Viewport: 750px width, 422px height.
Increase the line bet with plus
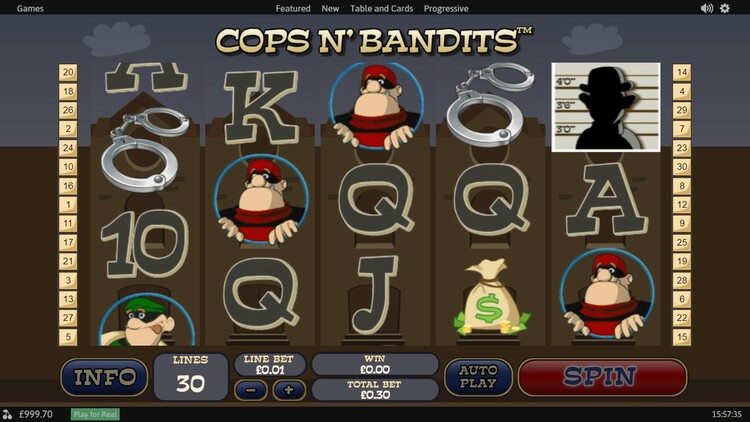(289, 389)
